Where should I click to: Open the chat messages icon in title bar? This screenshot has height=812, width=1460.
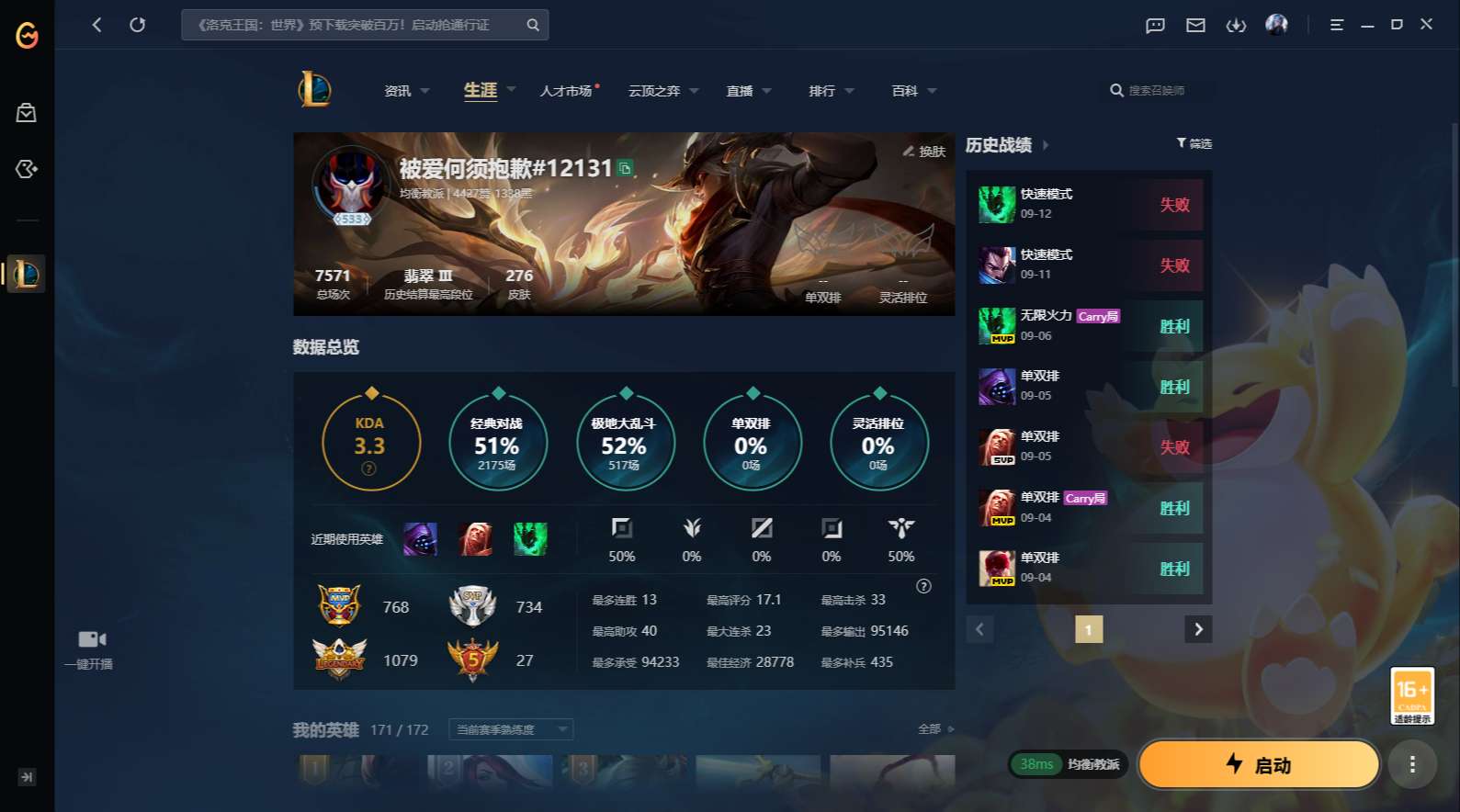click(1154, 25)
